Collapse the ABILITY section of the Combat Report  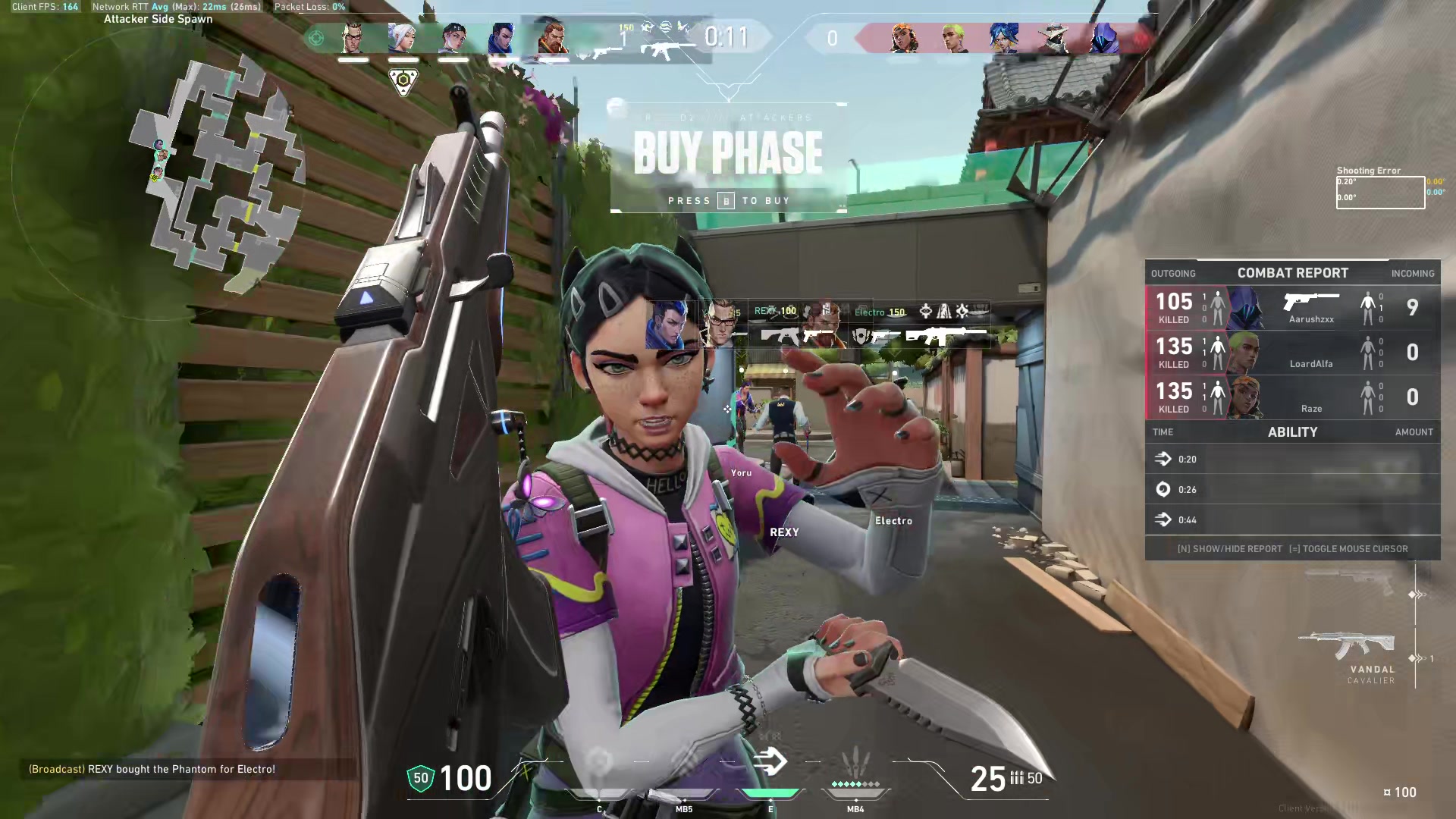[x=1292, y=432]
